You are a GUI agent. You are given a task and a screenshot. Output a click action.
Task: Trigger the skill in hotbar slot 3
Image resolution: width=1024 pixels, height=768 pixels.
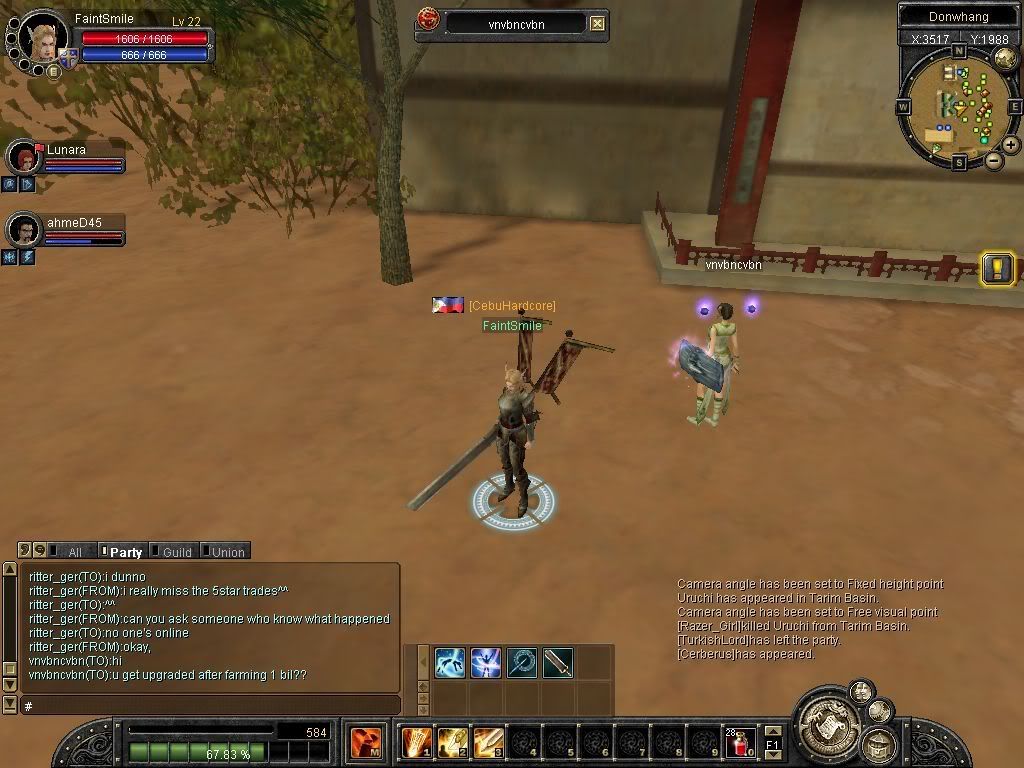[488, 743]
